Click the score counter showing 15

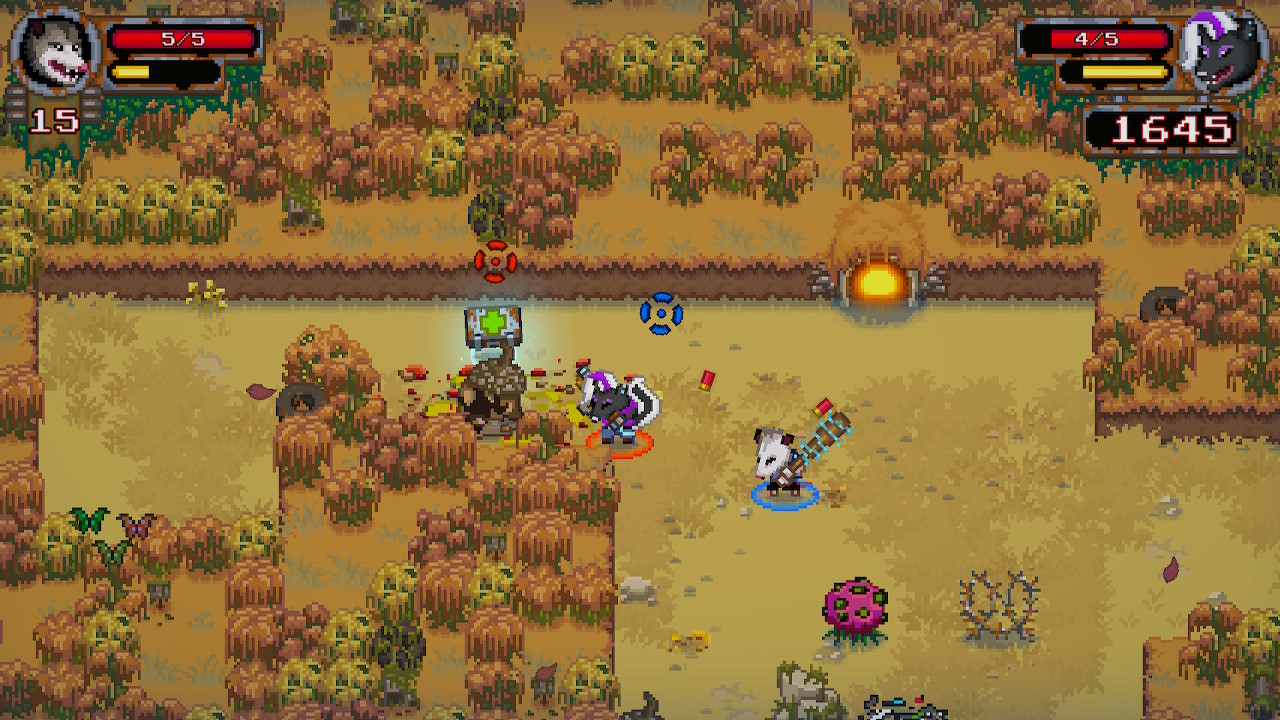coord(57,120)
